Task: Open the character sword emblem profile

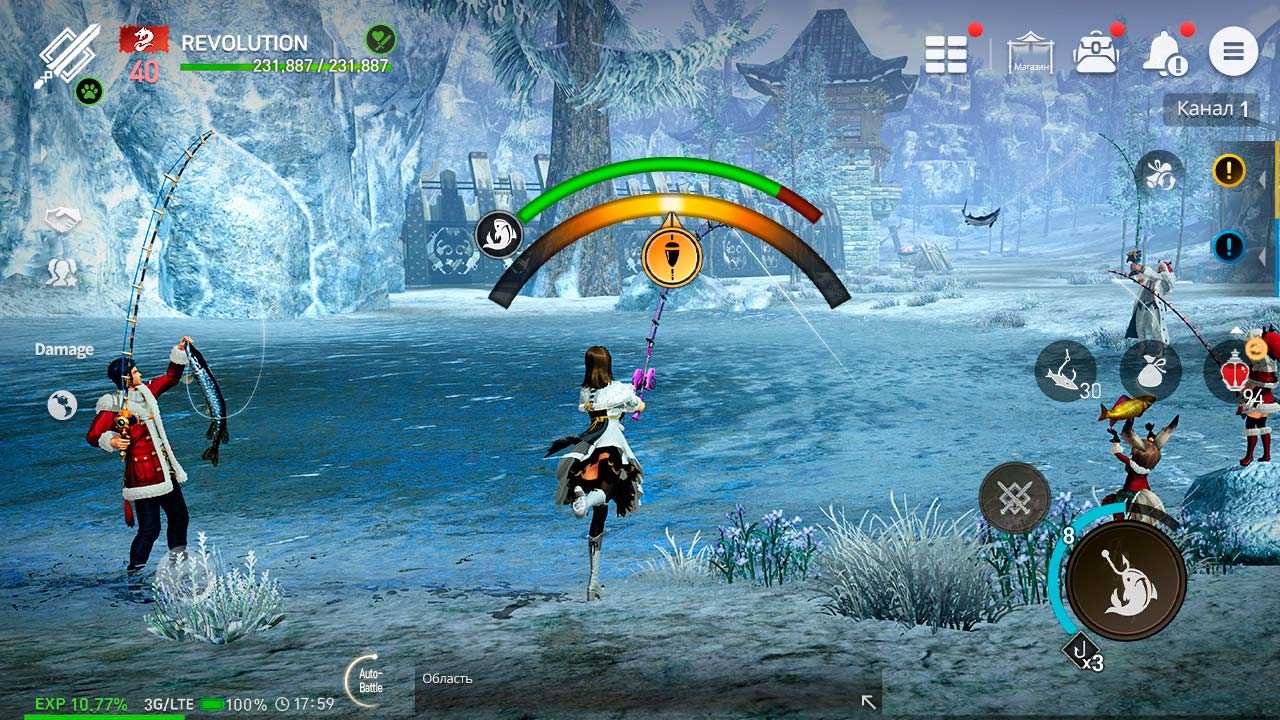Action: (70, 52)
